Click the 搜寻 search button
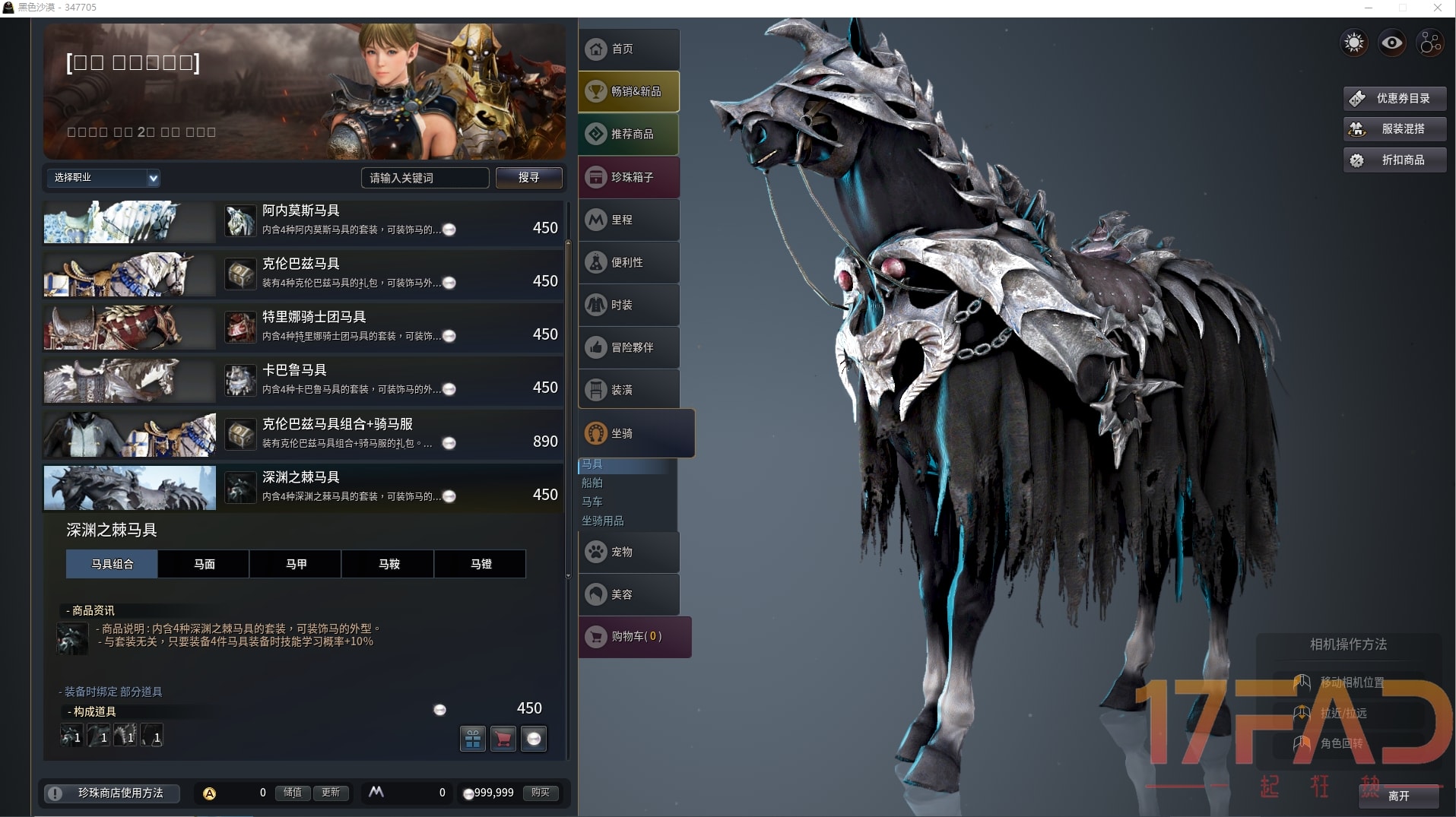Image resolution: width=1456 pixels, height=817 pixels. pos(528,177)
